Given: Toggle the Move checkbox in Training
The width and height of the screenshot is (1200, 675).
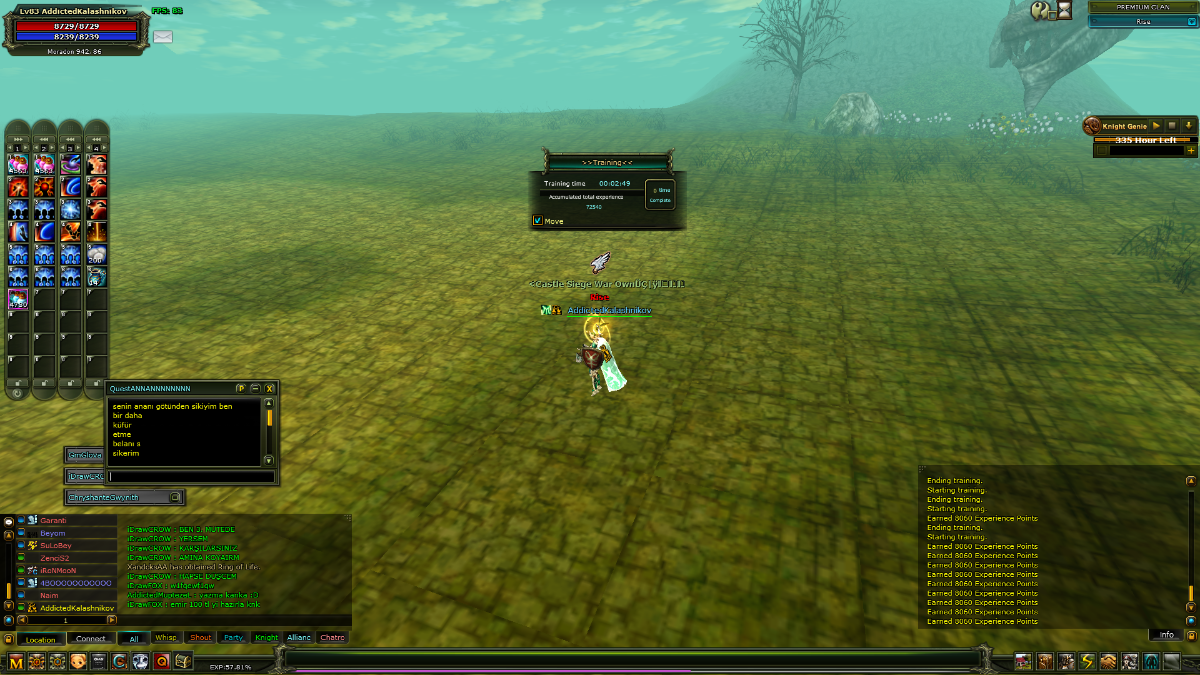Looking at the screenshot, I should click(538, 221).
